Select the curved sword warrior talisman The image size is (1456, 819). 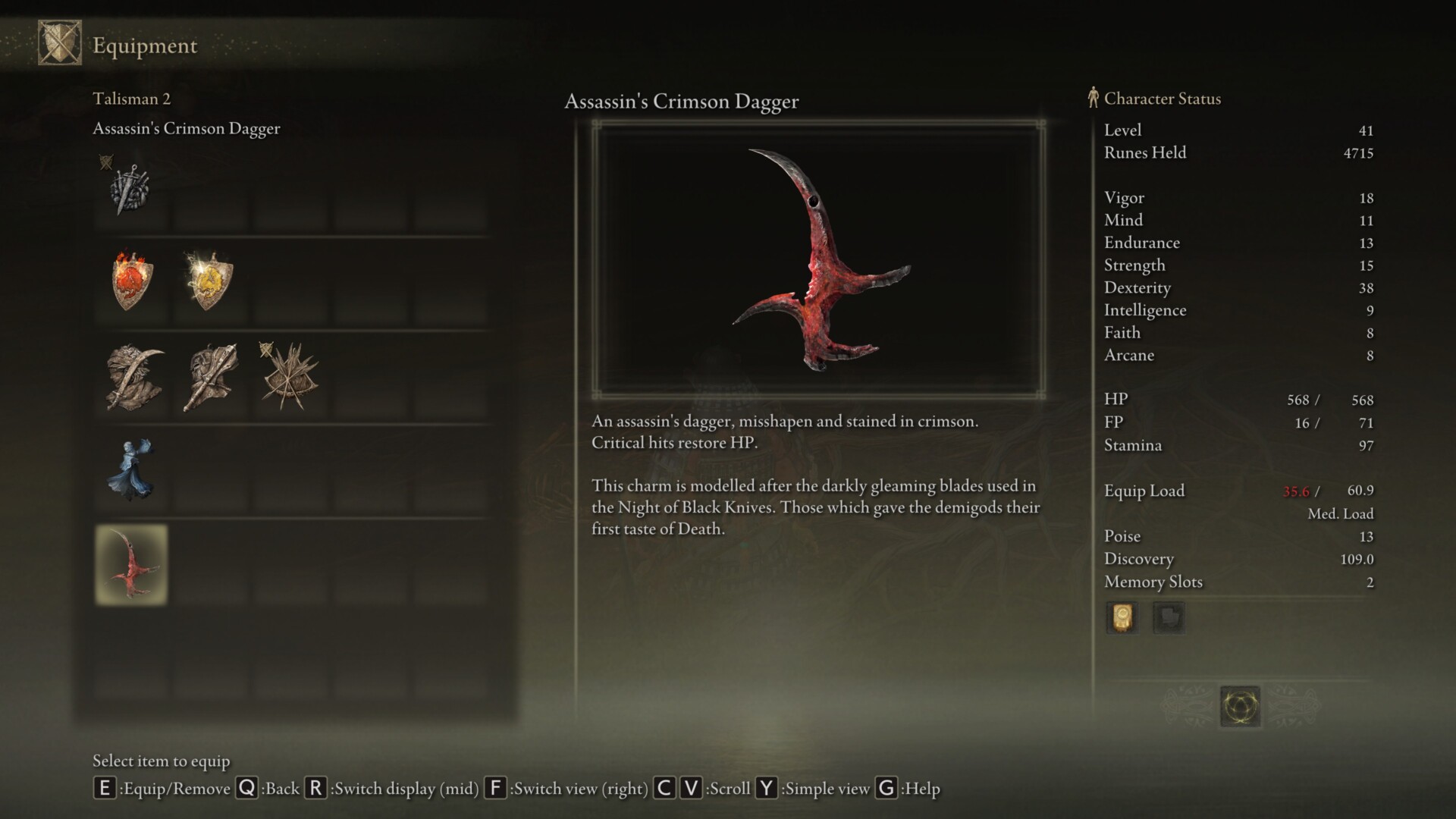point(134,377)
